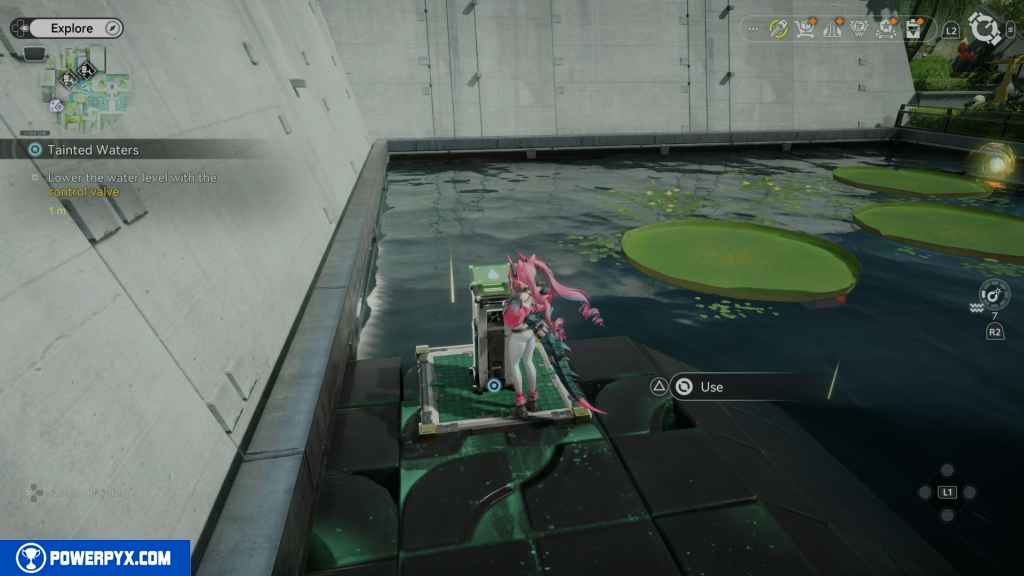Viewport: 1024px width, 576px height.
Task: Choose the Use interaction prompt
Action: coord(711,387)
